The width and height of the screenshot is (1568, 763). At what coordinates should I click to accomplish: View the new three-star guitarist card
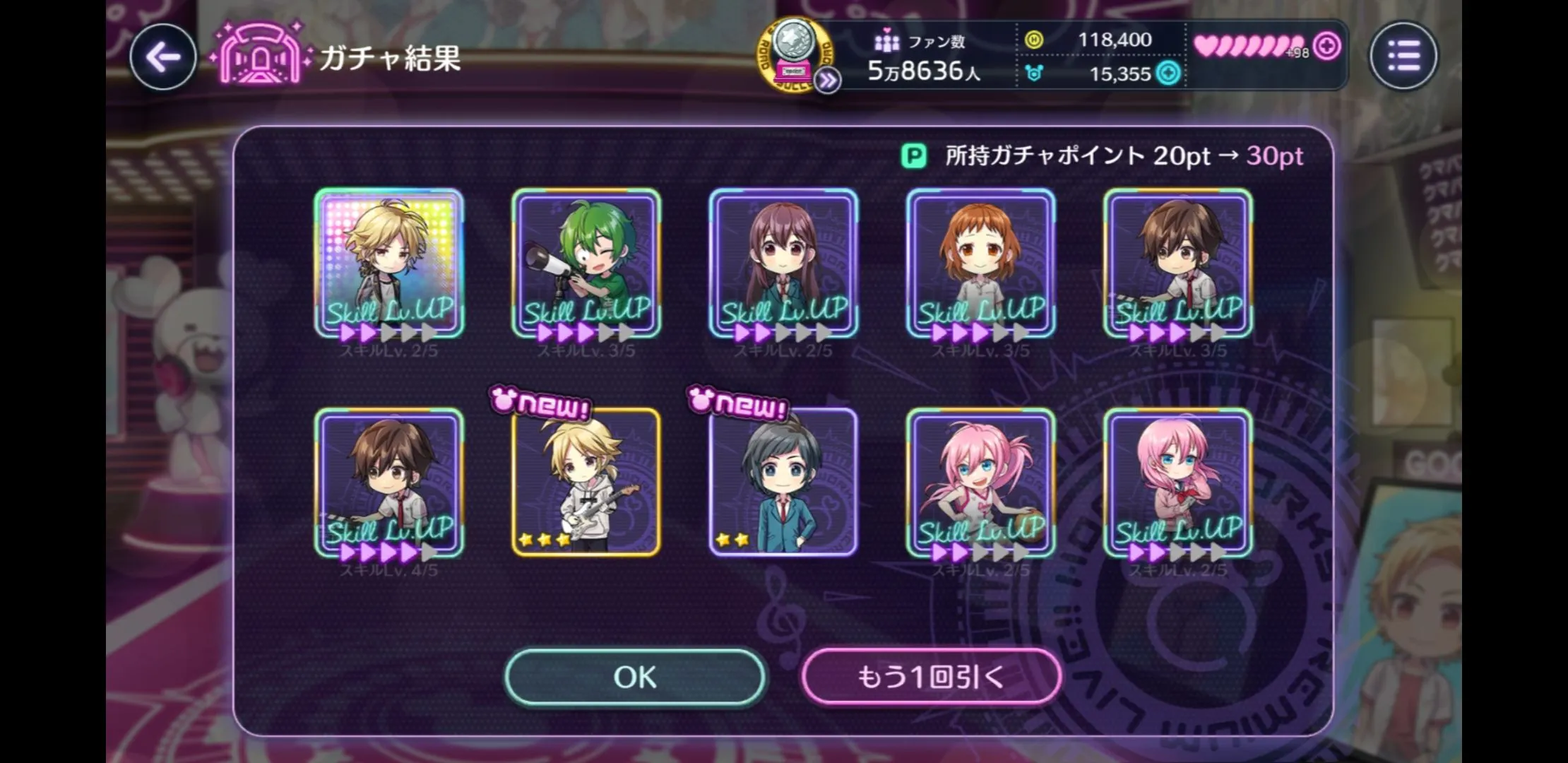point(586,483)
